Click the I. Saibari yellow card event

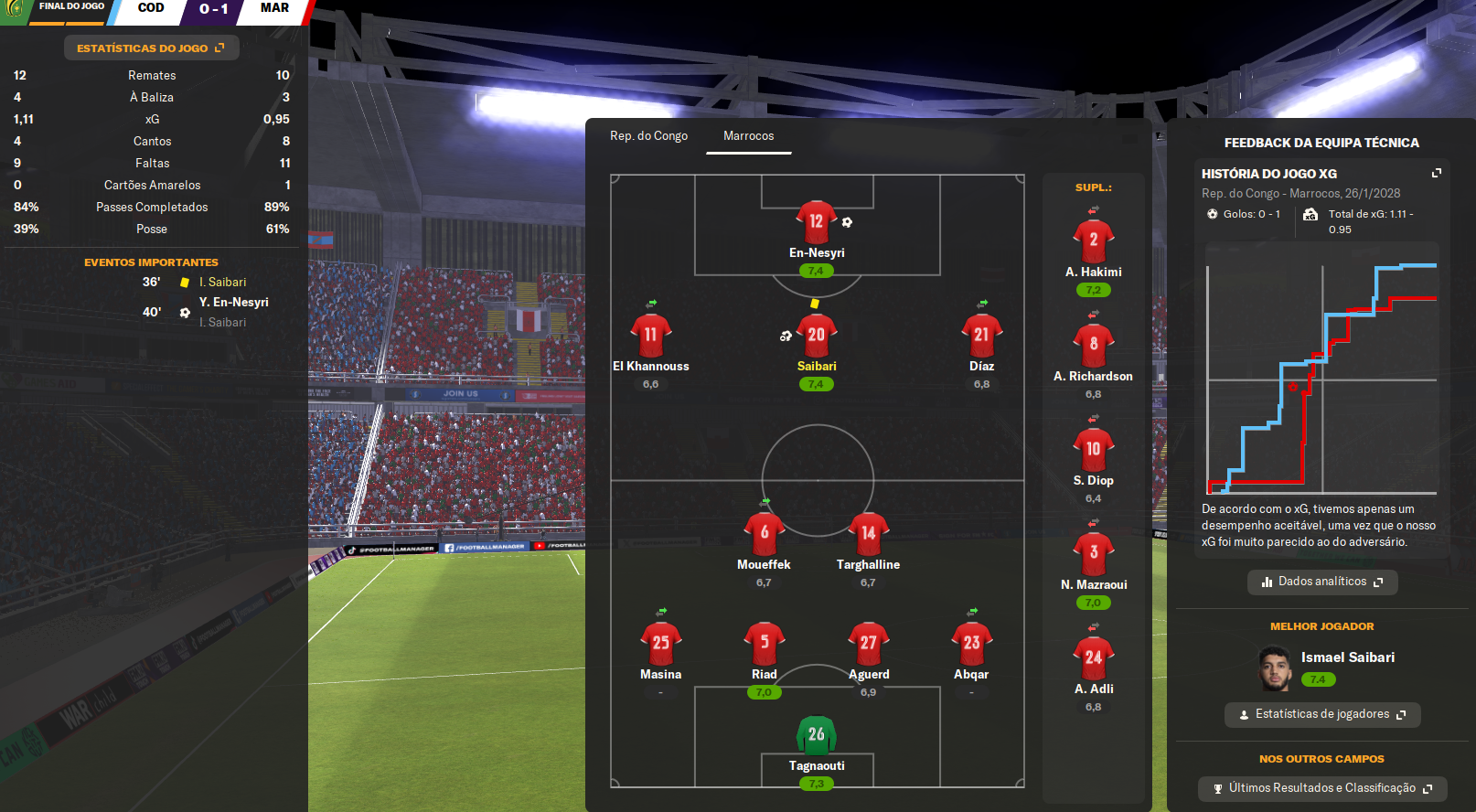(222, 283)
